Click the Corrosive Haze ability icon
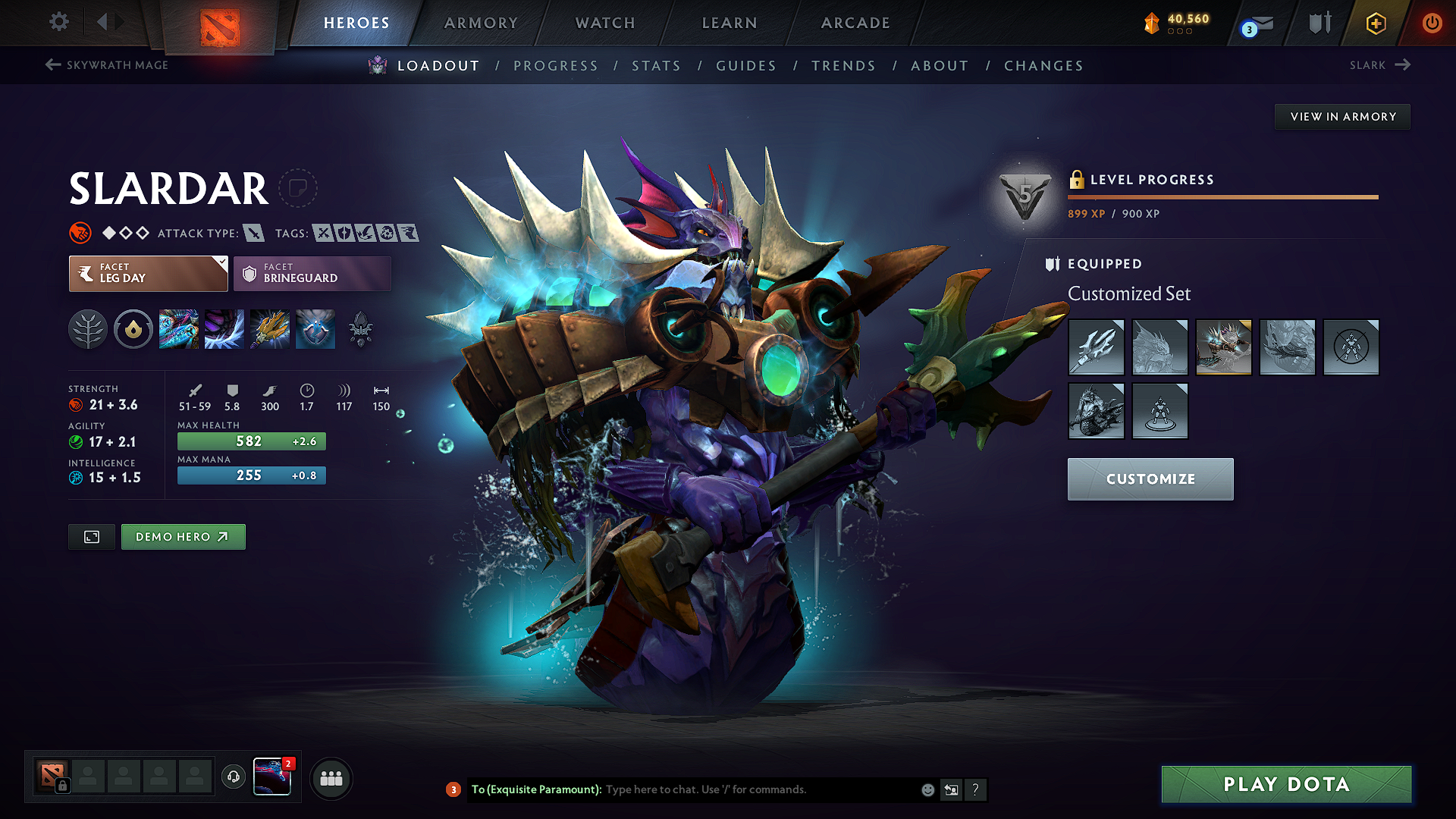 click(315, 329)
